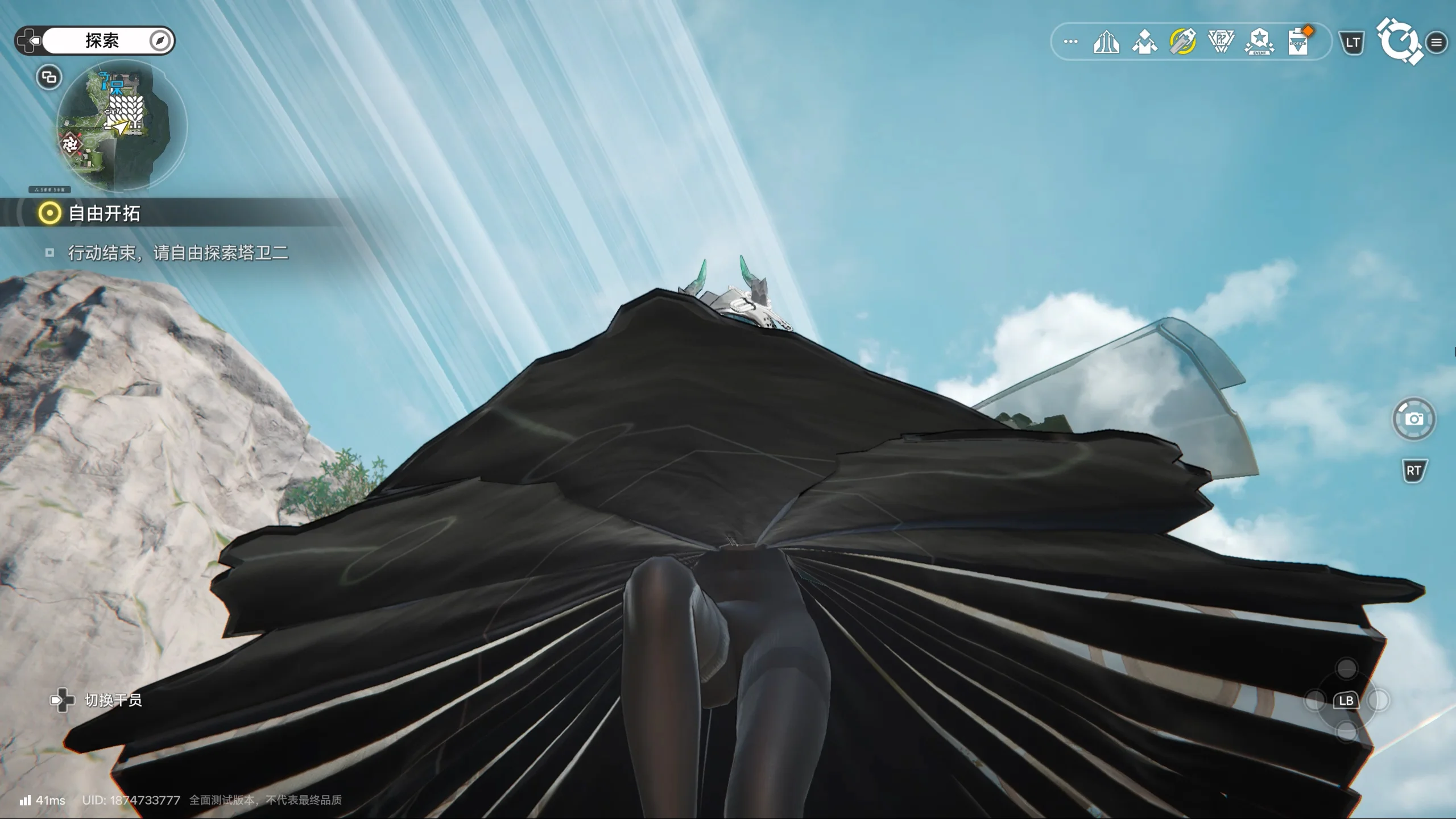Open the hamburger main menu button
This screenshot has height=819, width=1456.
click(1436, 43)
